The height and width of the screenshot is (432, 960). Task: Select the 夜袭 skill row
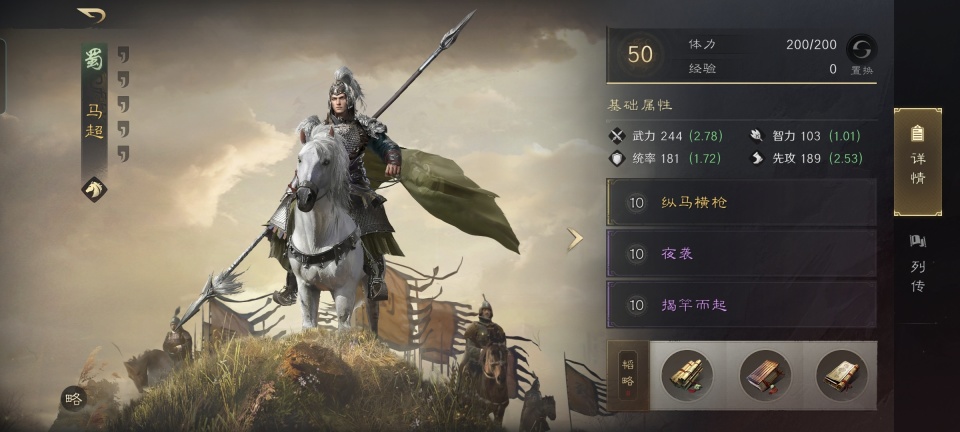pyautogui.click(x=741, y=254)
